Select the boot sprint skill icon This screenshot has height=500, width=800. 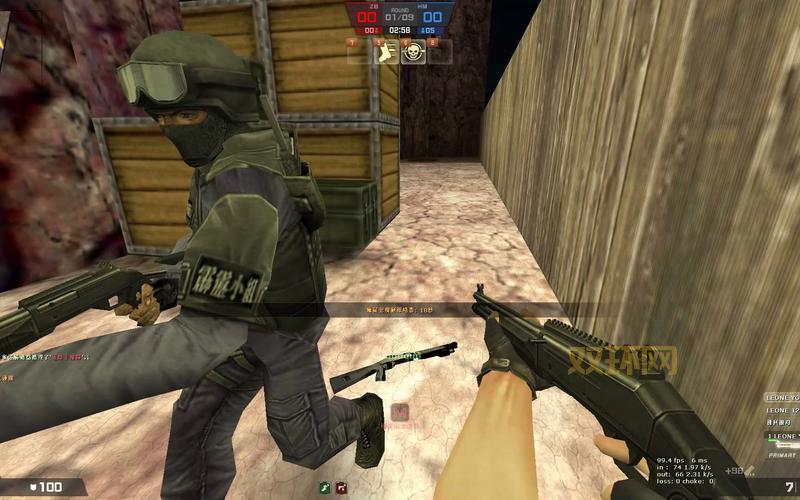tap(384, 52)
